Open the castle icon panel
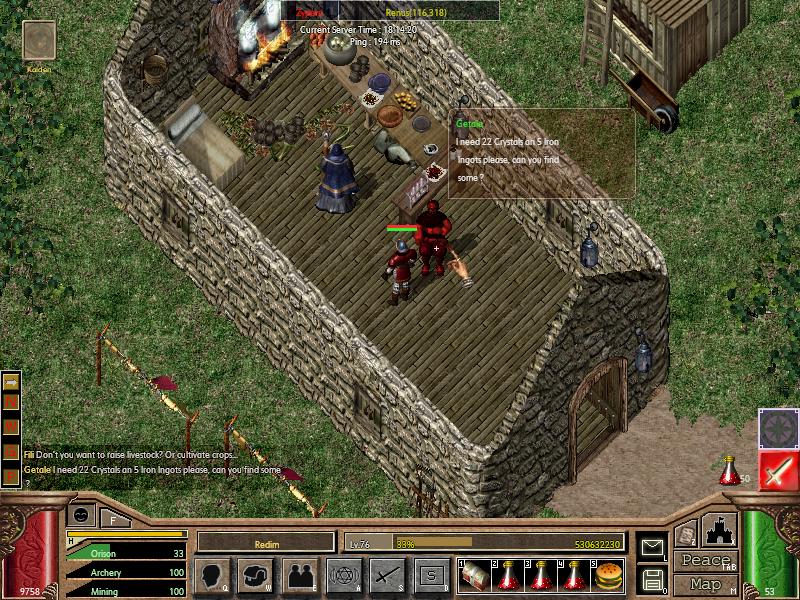800x600 pixels. pyautogui.click(x=720, y=531)
